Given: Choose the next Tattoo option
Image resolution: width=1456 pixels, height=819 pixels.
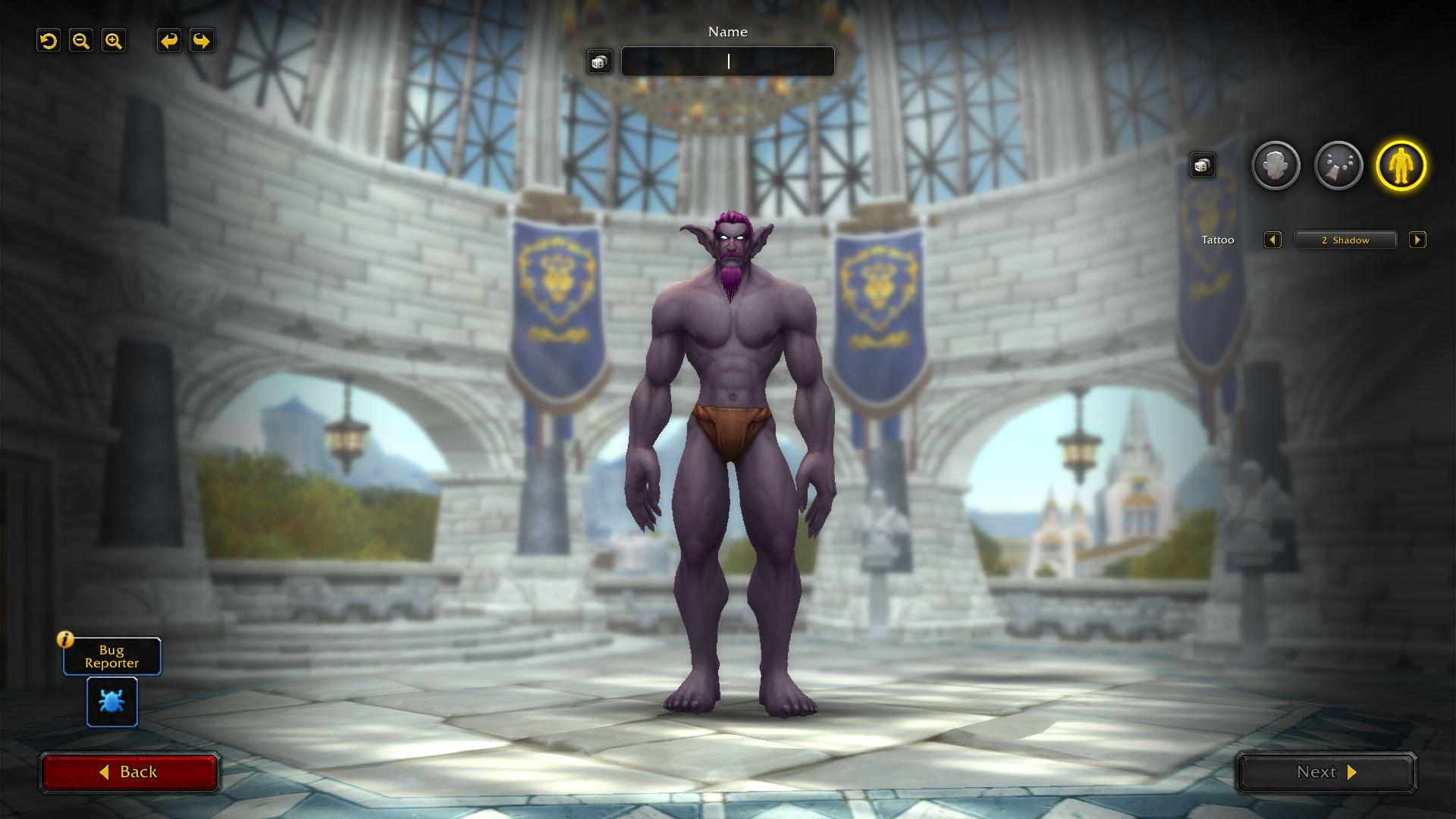Looking at the screenshot, I should [1417, 240].
